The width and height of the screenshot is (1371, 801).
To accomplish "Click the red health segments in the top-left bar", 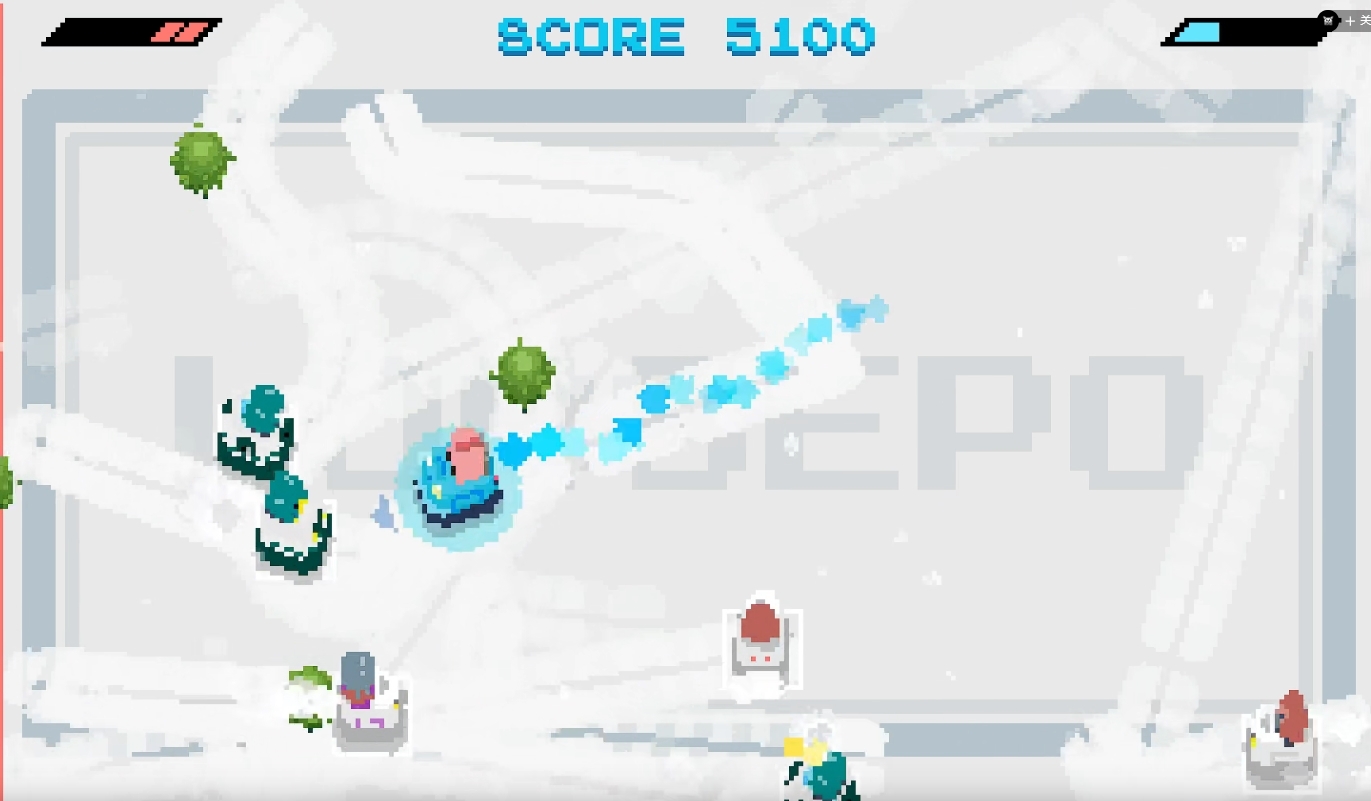I will tap(180, 32).
